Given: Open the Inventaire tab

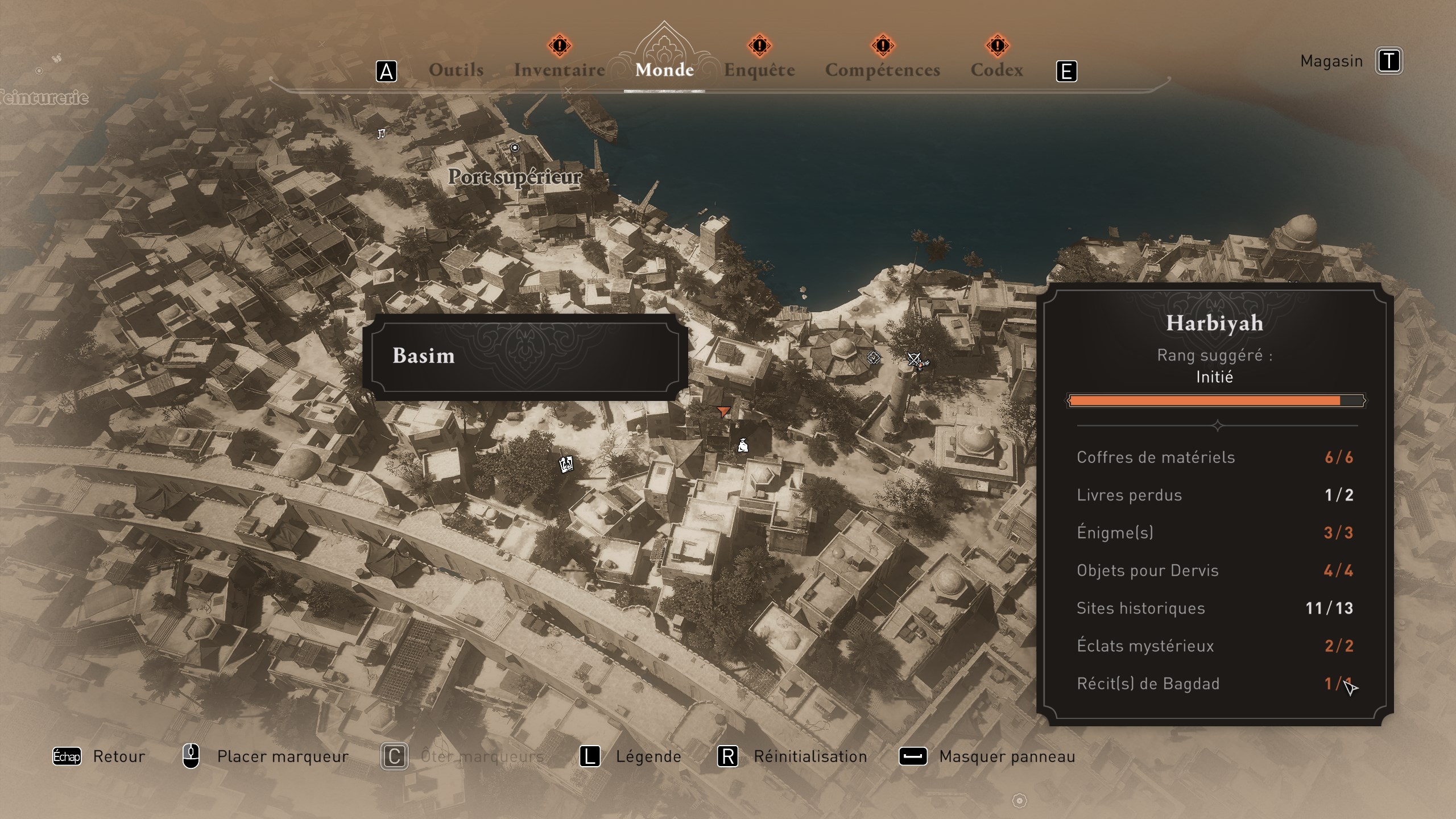Looking at the screenshot, I should coord(559,70).
